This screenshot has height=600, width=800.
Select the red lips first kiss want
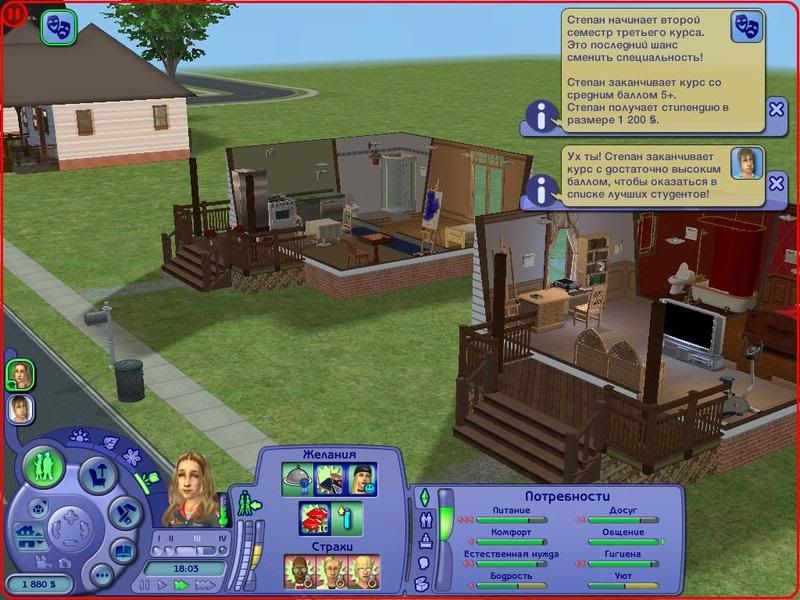(x=314, y=520)
